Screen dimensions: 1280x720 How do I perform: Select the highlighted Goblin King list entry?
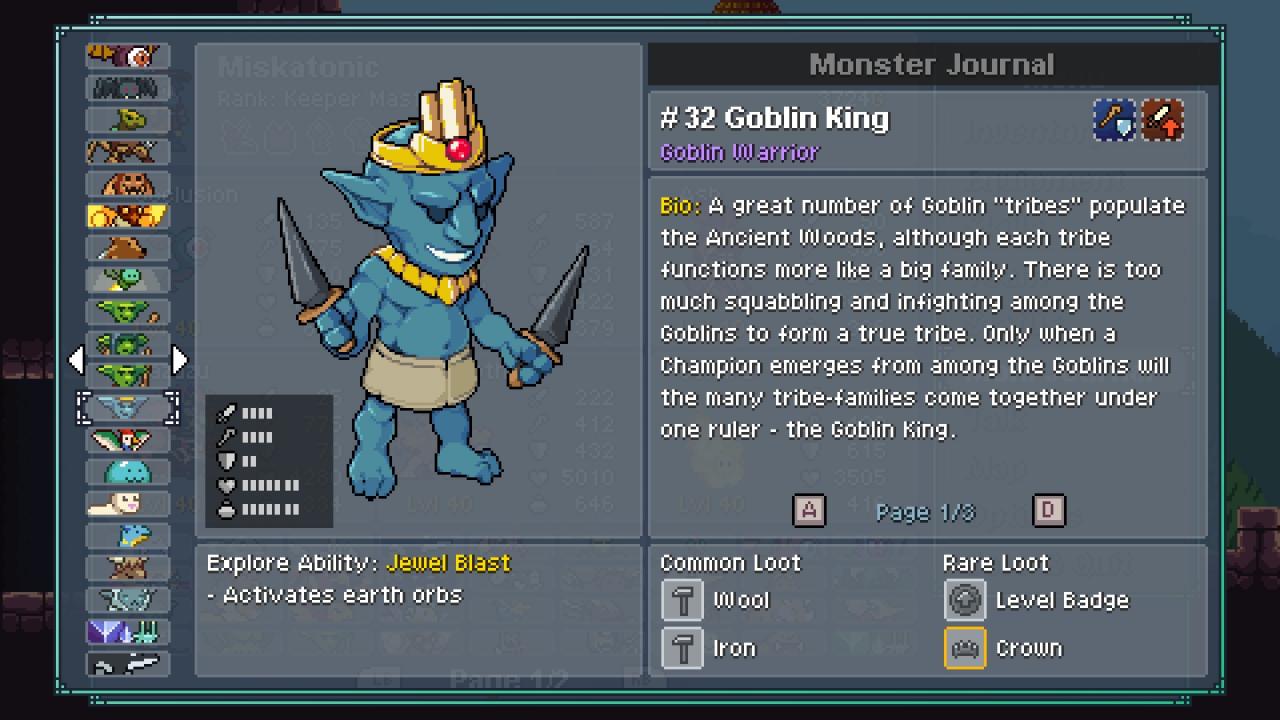click(128, 407)
